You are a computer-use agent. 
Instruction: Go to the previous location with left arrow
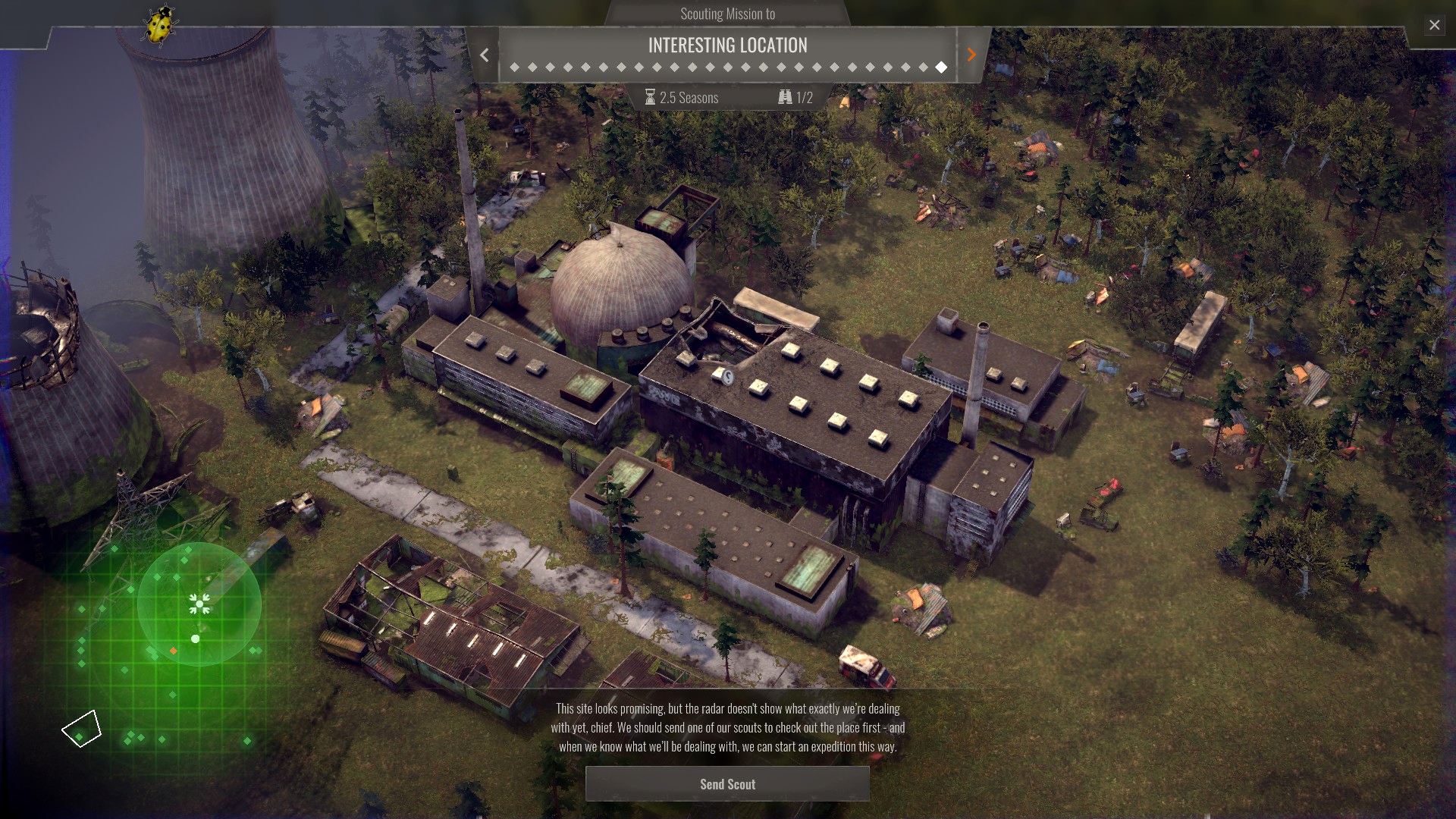pyautogui.click(x=484, y=55)
